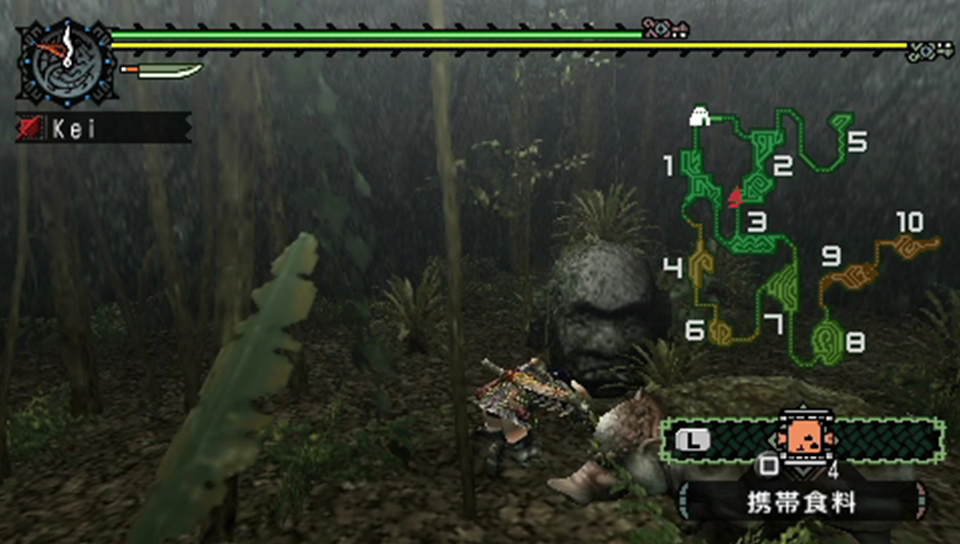Click the base camp tent on map
The width and height of the screenshot is (960, 544).
(700, 118)
